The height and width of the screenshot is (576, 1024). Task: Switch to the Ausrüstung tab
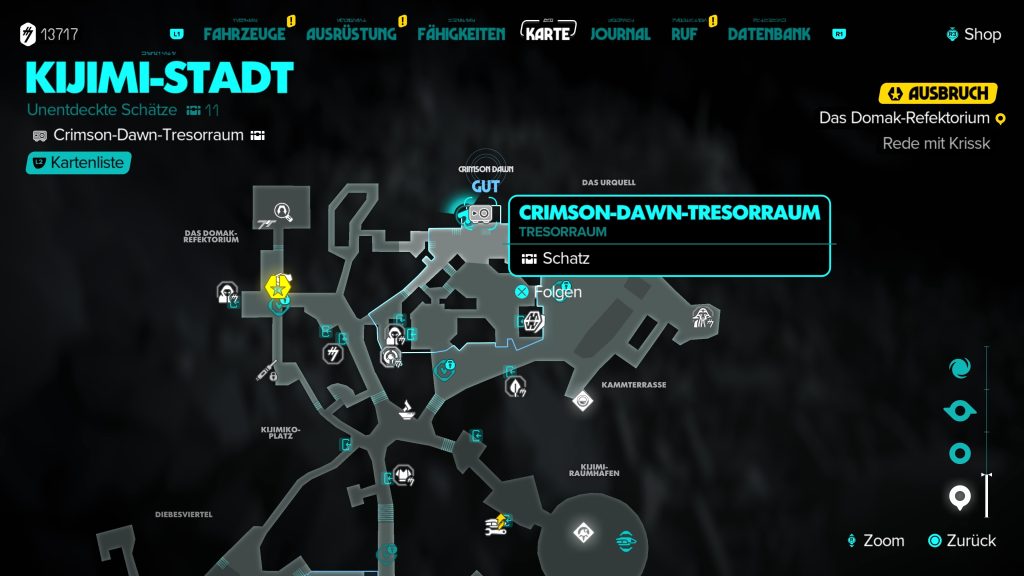[351, 34]
